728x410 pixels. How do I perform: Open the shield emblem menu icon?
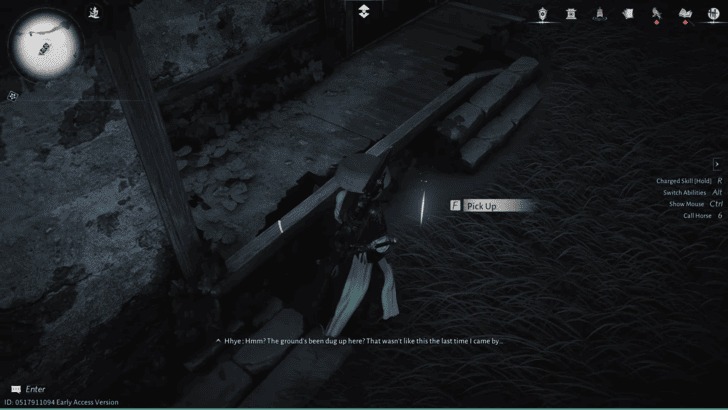(x=543, y=13)
